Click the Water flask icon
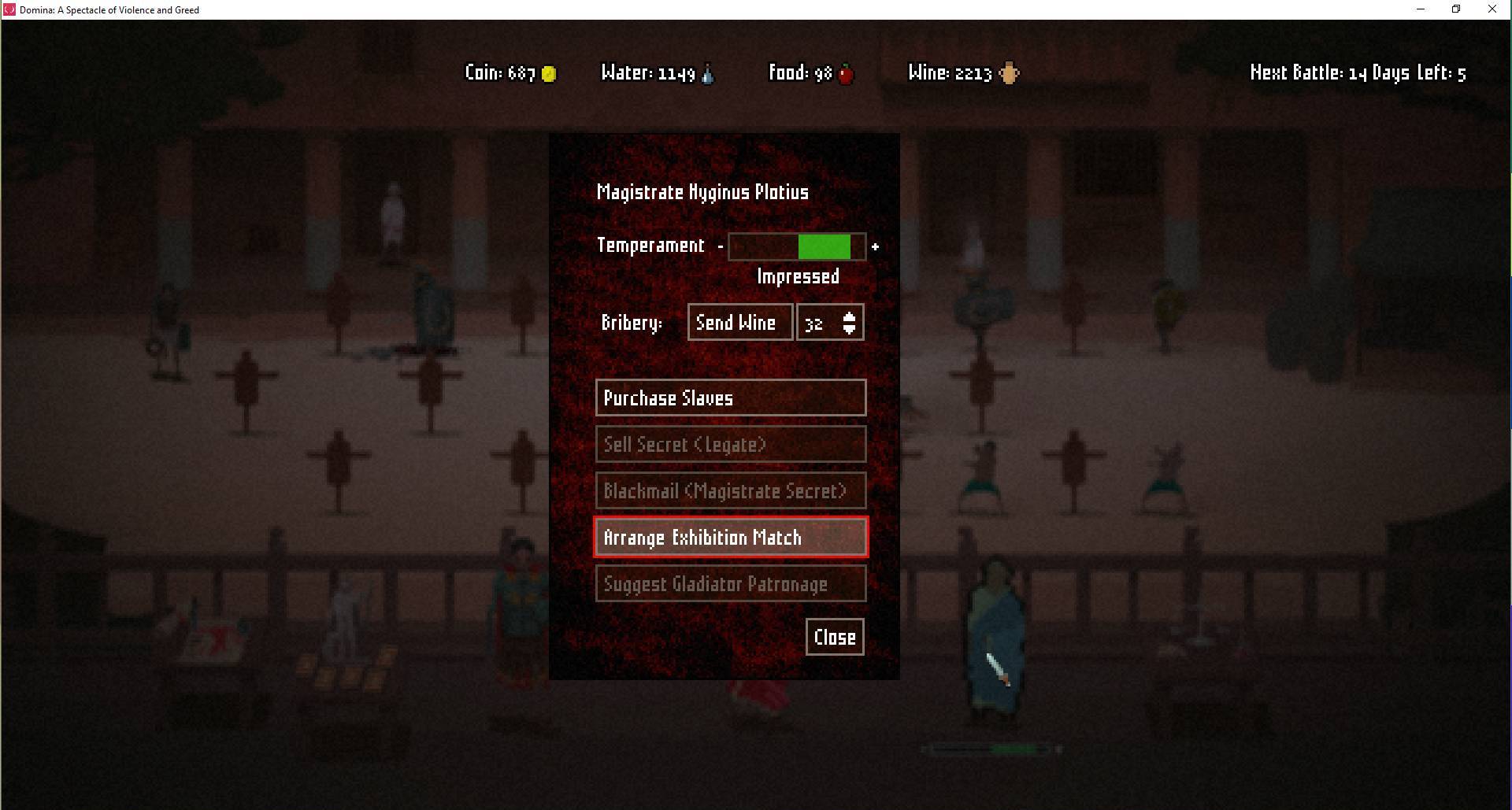This screenshot has width=1512, height=810. 707,73
